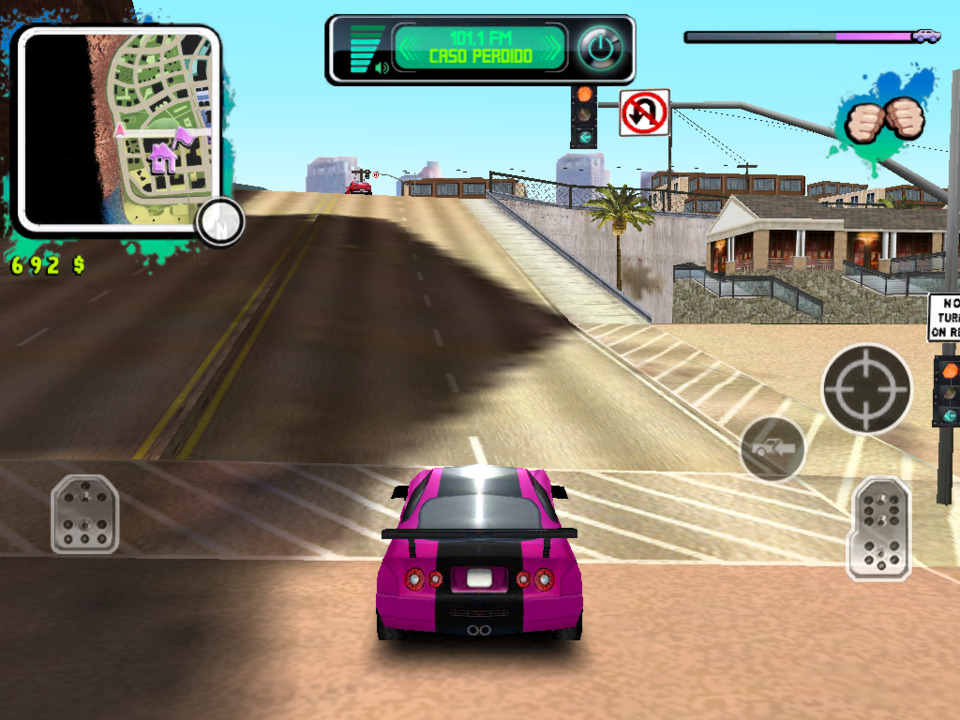
Task: Adjust the radio volume bars
Action: coord(366,50)
